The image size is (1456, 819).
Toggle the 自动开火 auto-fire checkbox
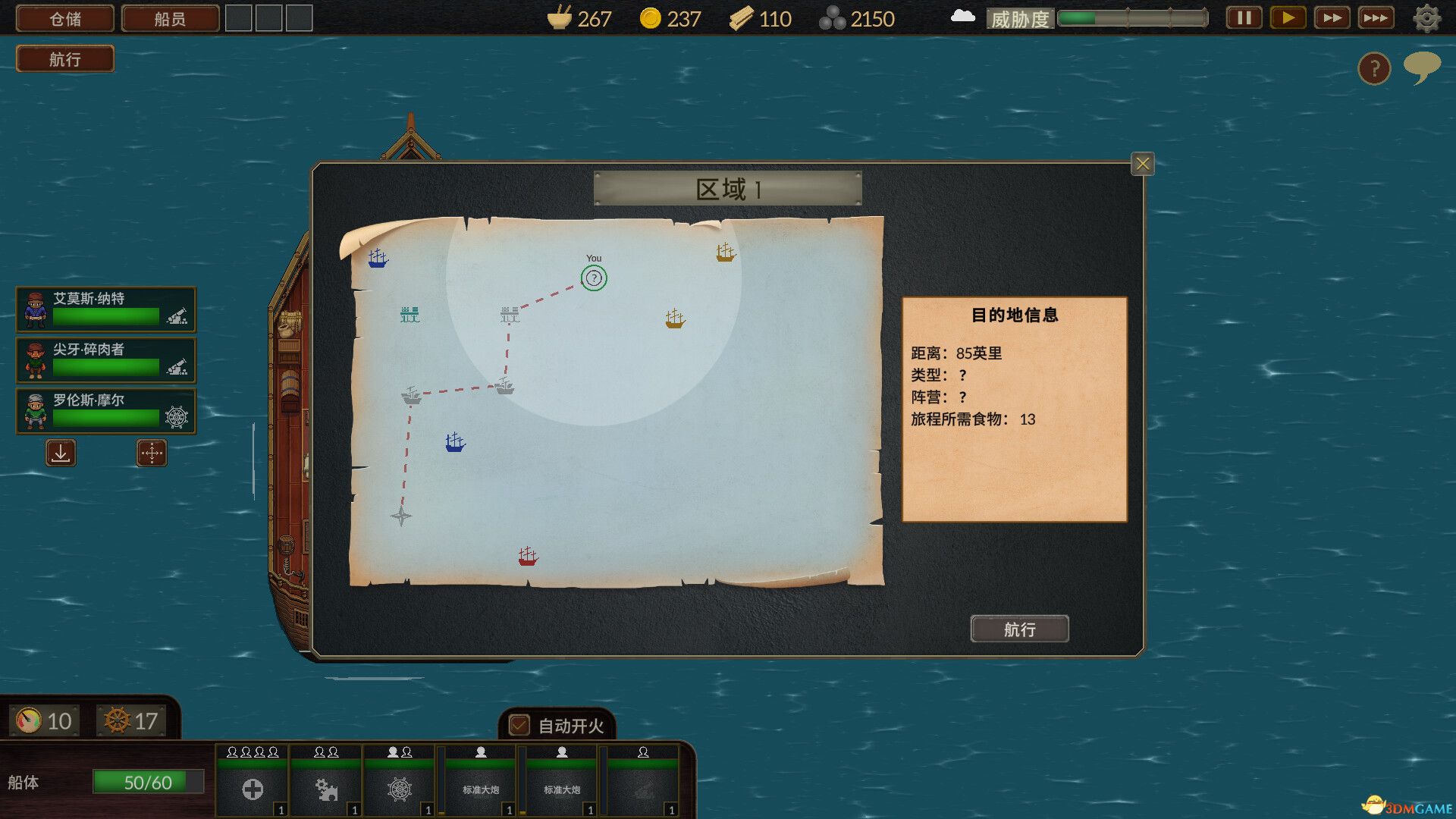point(518,726)
